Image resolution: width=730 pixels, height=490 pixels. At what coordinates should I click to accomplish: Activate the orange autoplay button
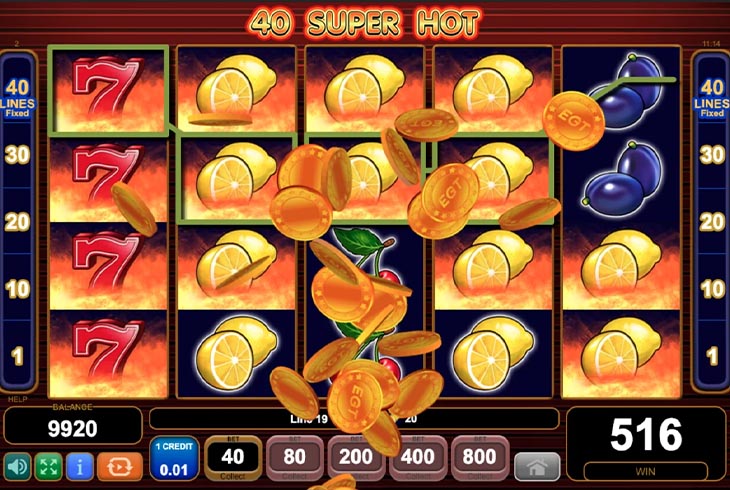coord(120,466)
